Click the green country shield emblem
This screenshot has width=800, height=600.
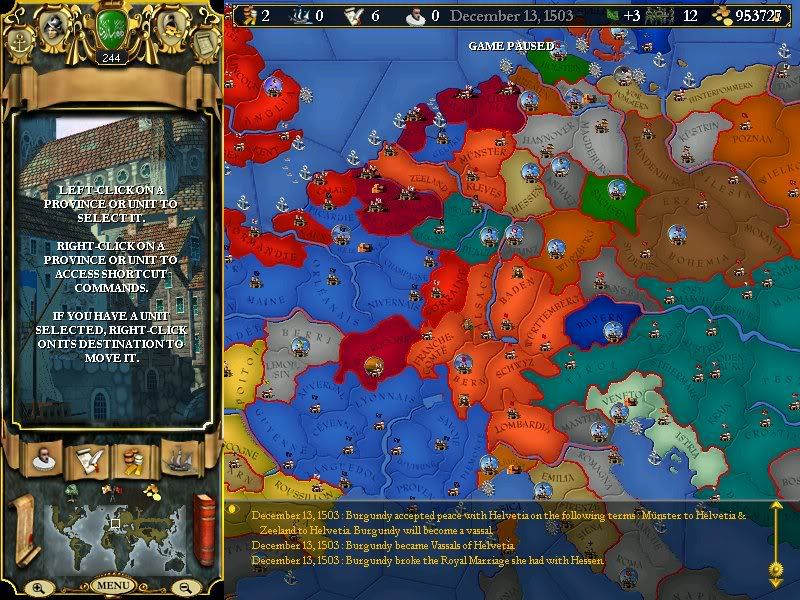click(112, 27)
